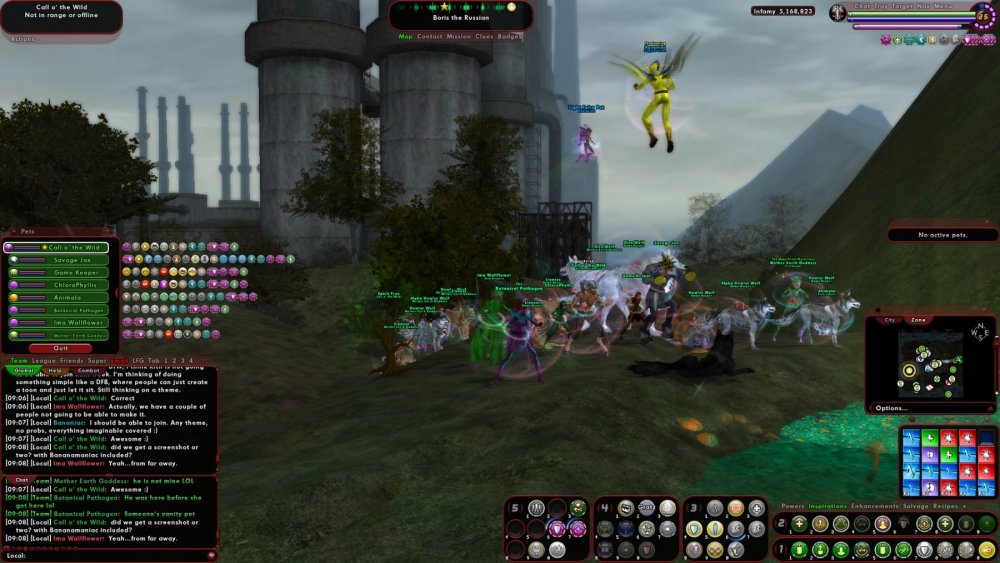Image resolution: width=1000 pixels, height=563 pixels.
Task: Click the Quit team button
Action: pos(61,348)
